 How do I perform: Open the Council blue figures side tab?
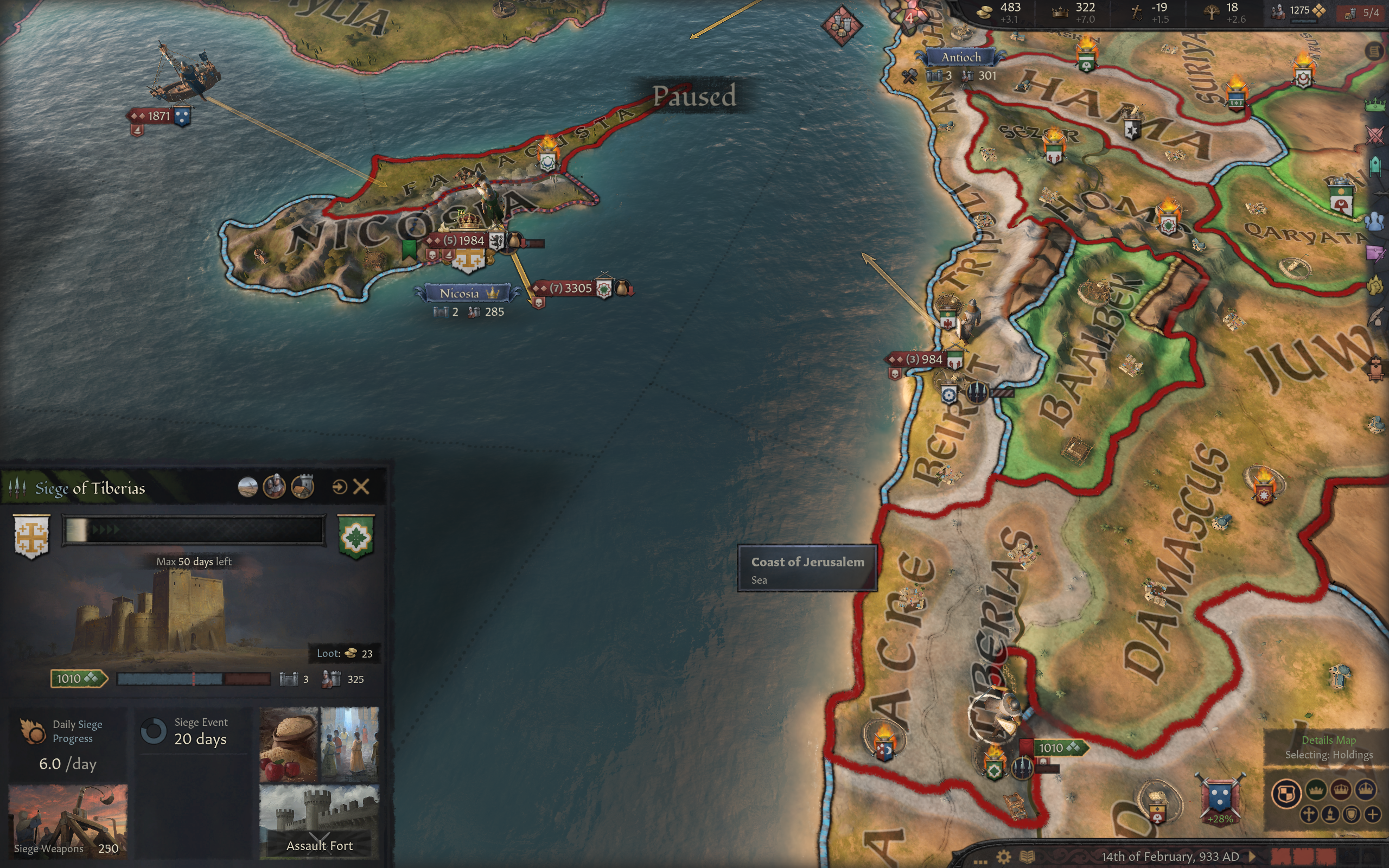tap(1375, 221)
